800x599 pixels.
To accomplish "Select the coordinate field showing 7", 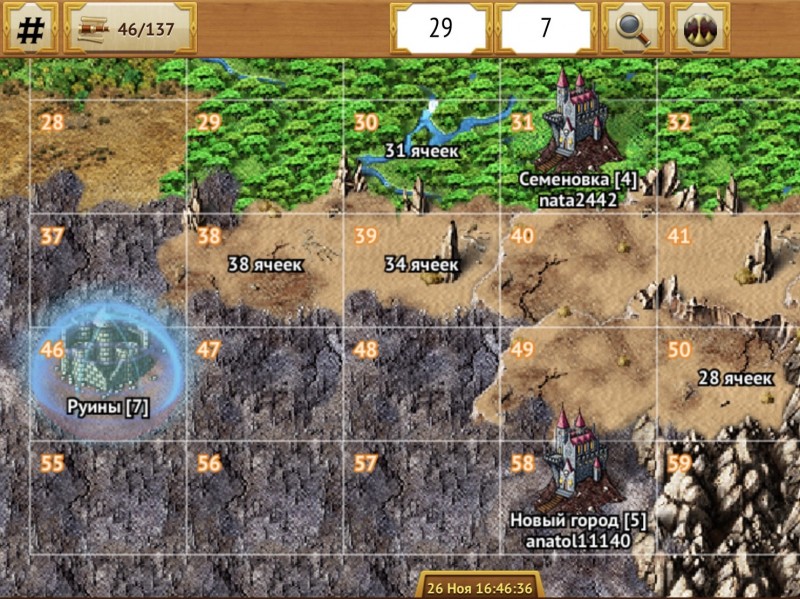I will coord(545,28).
